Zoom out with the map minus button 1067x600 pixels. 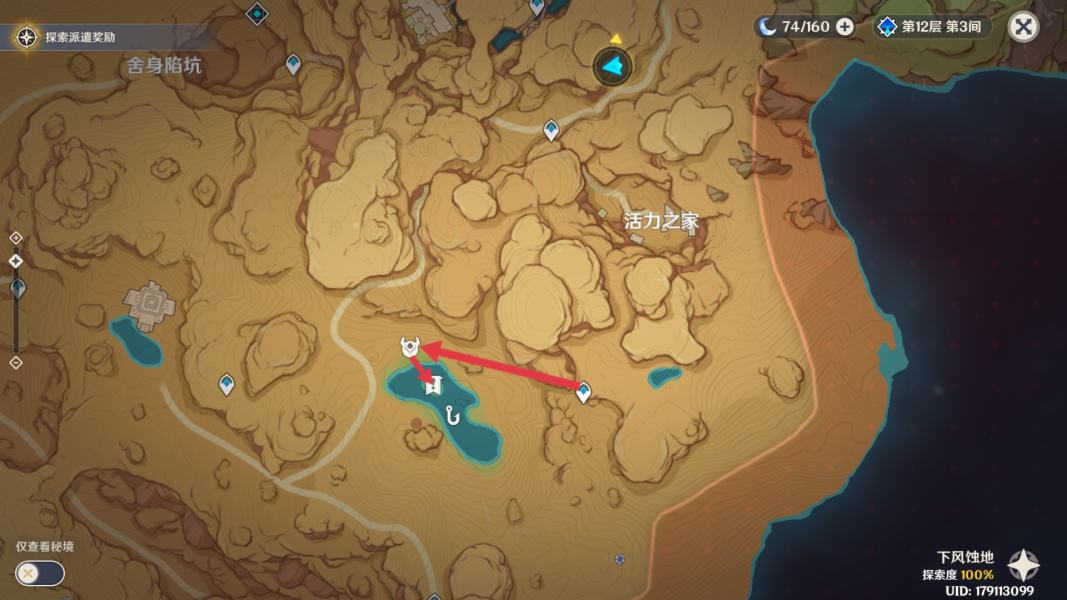[x=15, y=362]
